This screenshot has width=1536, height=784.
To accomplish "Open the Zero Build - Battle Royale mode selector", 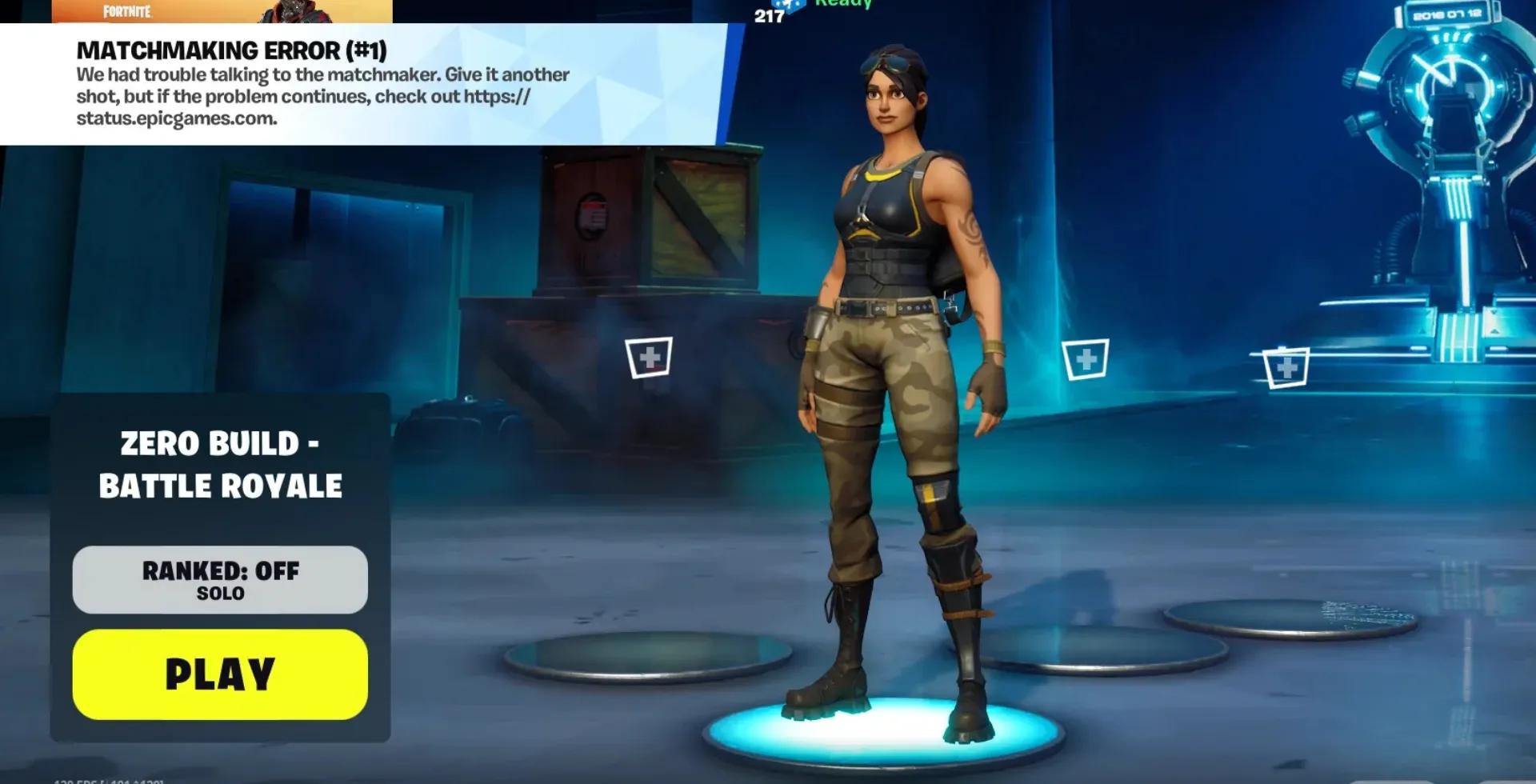I will click(220, 465).
